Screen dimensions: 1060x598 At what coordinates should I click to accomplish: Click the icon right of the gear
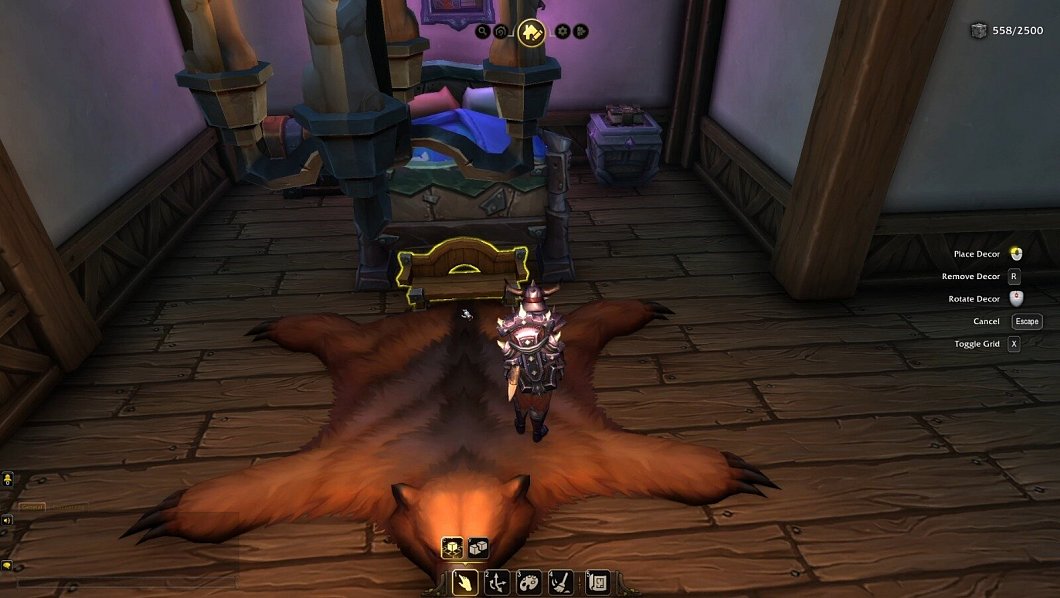[580, 31]
